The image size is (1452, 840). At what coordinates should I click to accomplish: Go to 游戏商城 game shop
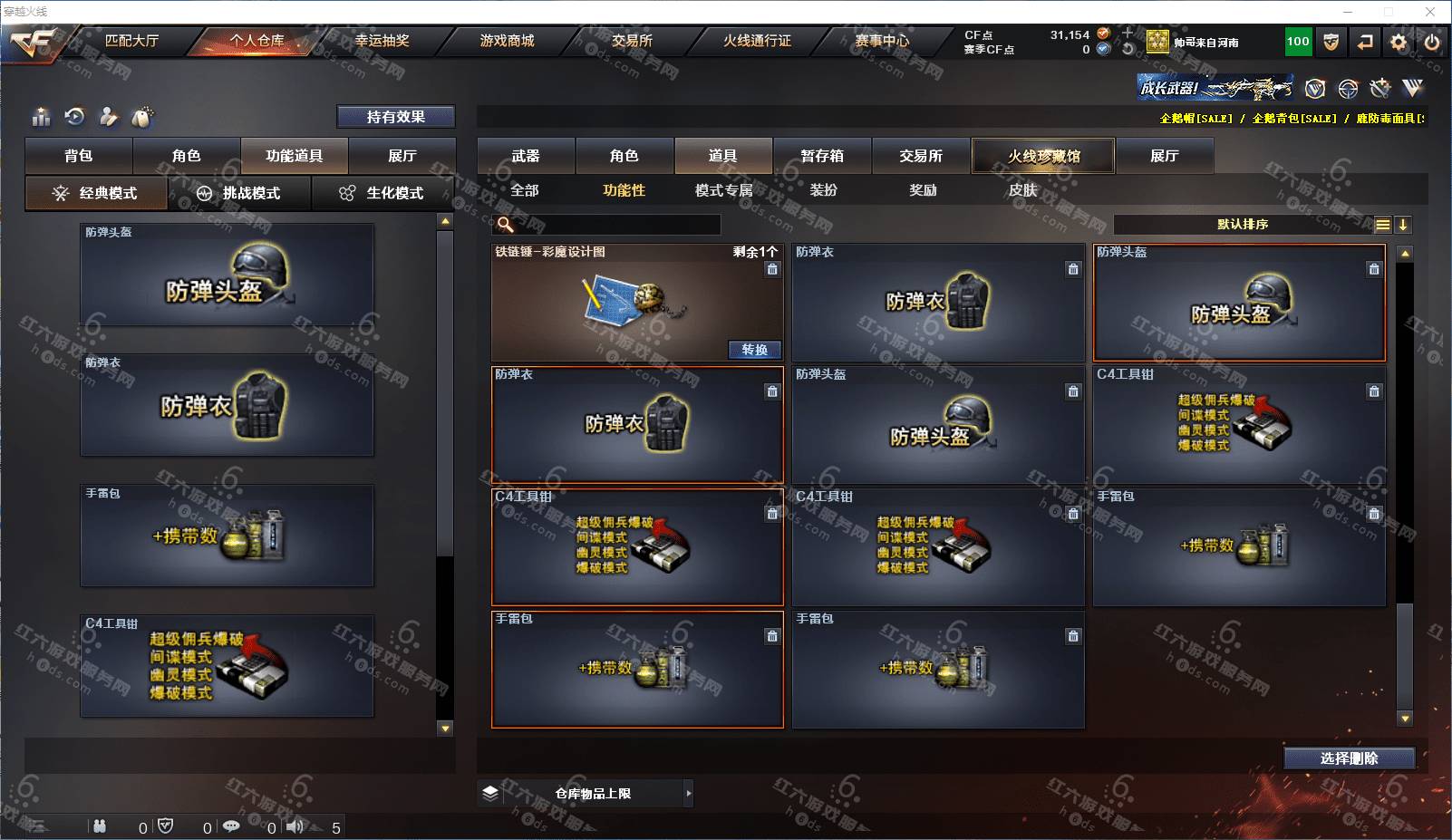507,41
